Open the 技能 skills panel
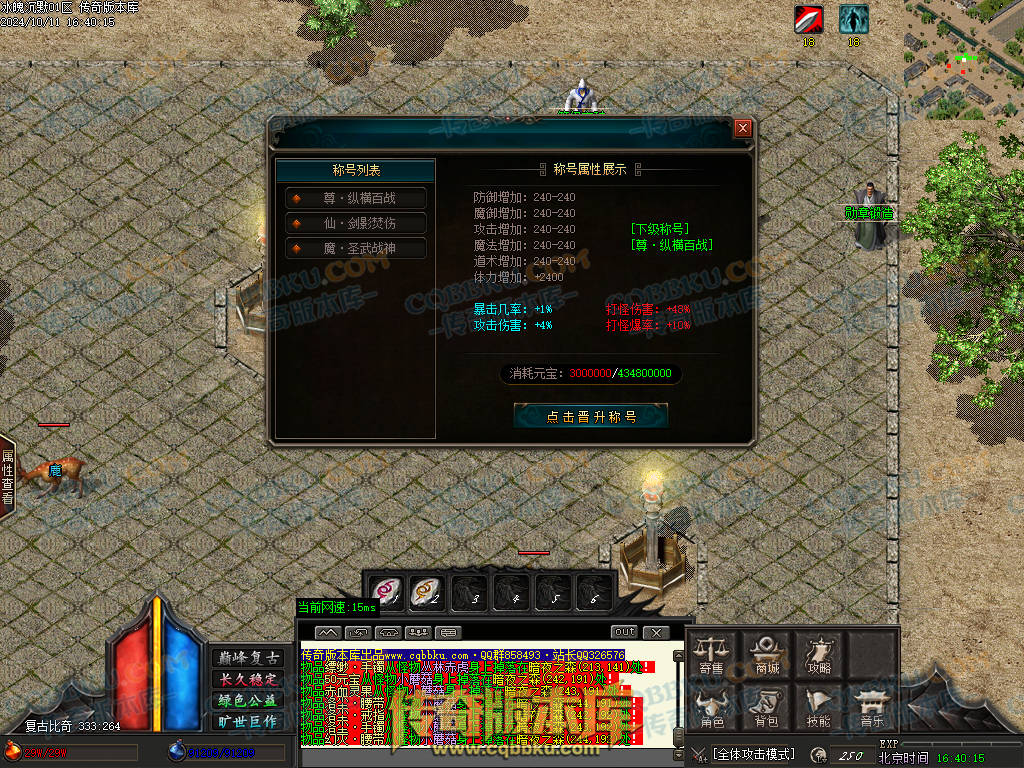Image resolution: width=1024 pixels, height=768 pixels. pyautogui.click(x=819, y=707)
